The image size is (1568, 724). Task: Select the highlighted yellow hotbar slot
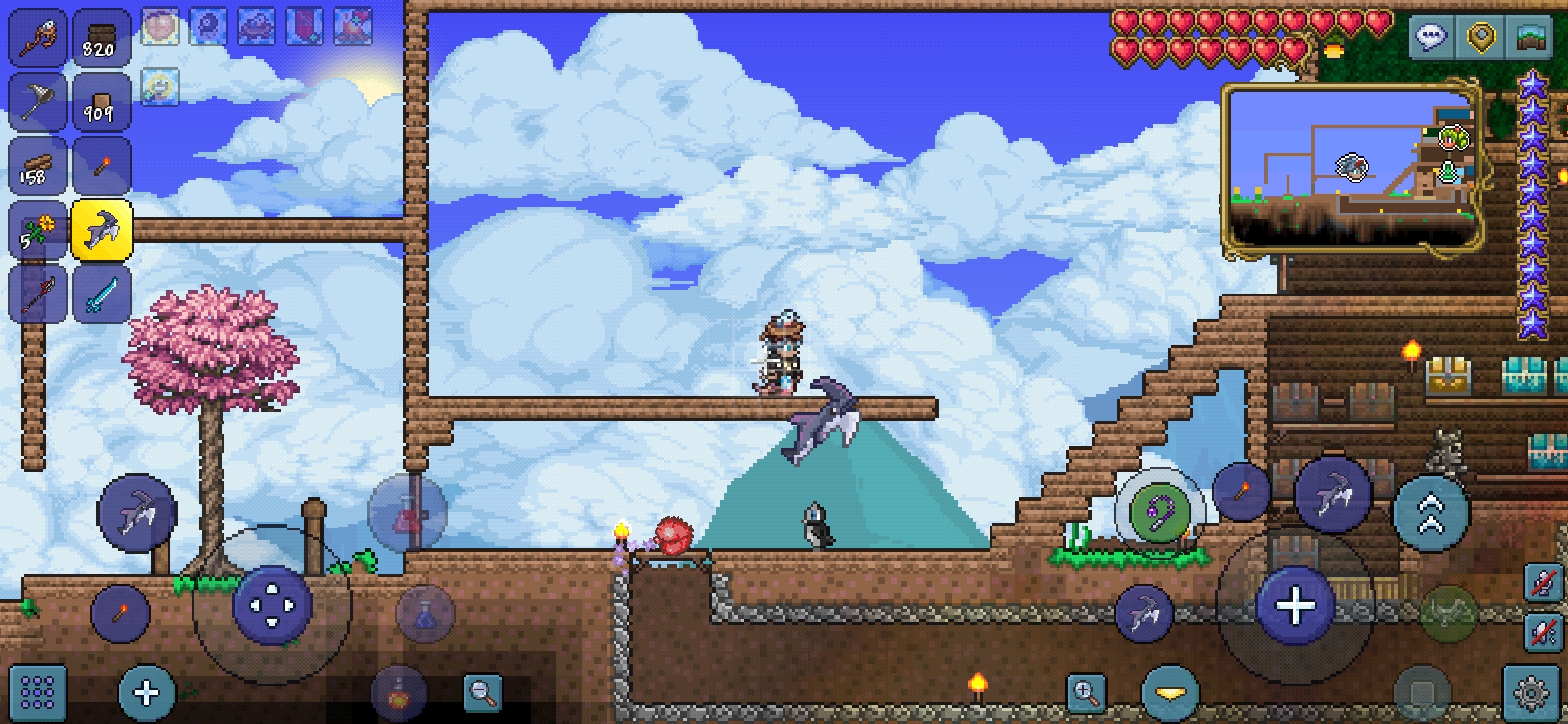(102, 230)
